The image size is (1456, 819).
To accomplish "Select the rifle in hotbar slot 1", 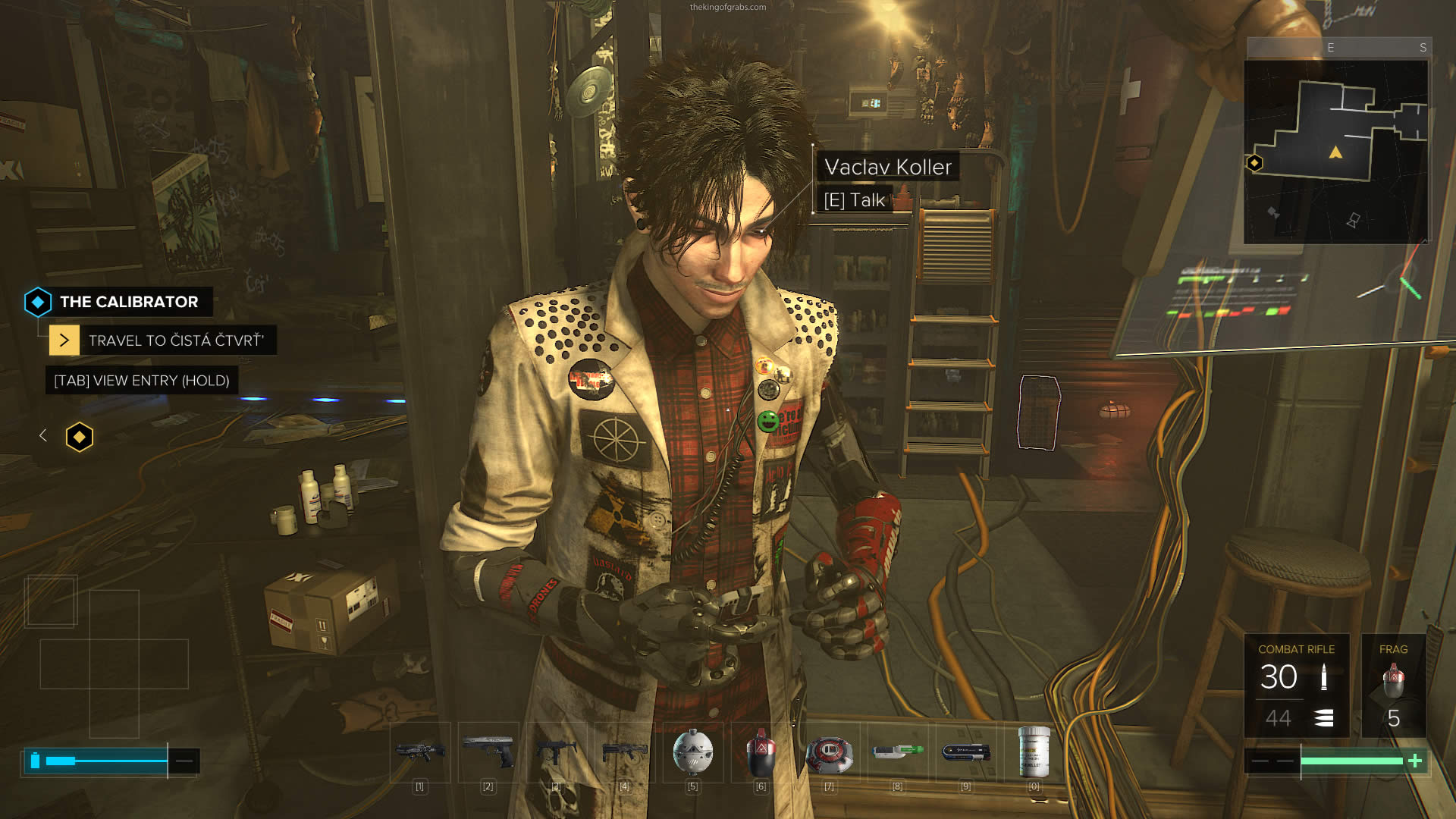I will coord(420,752).
